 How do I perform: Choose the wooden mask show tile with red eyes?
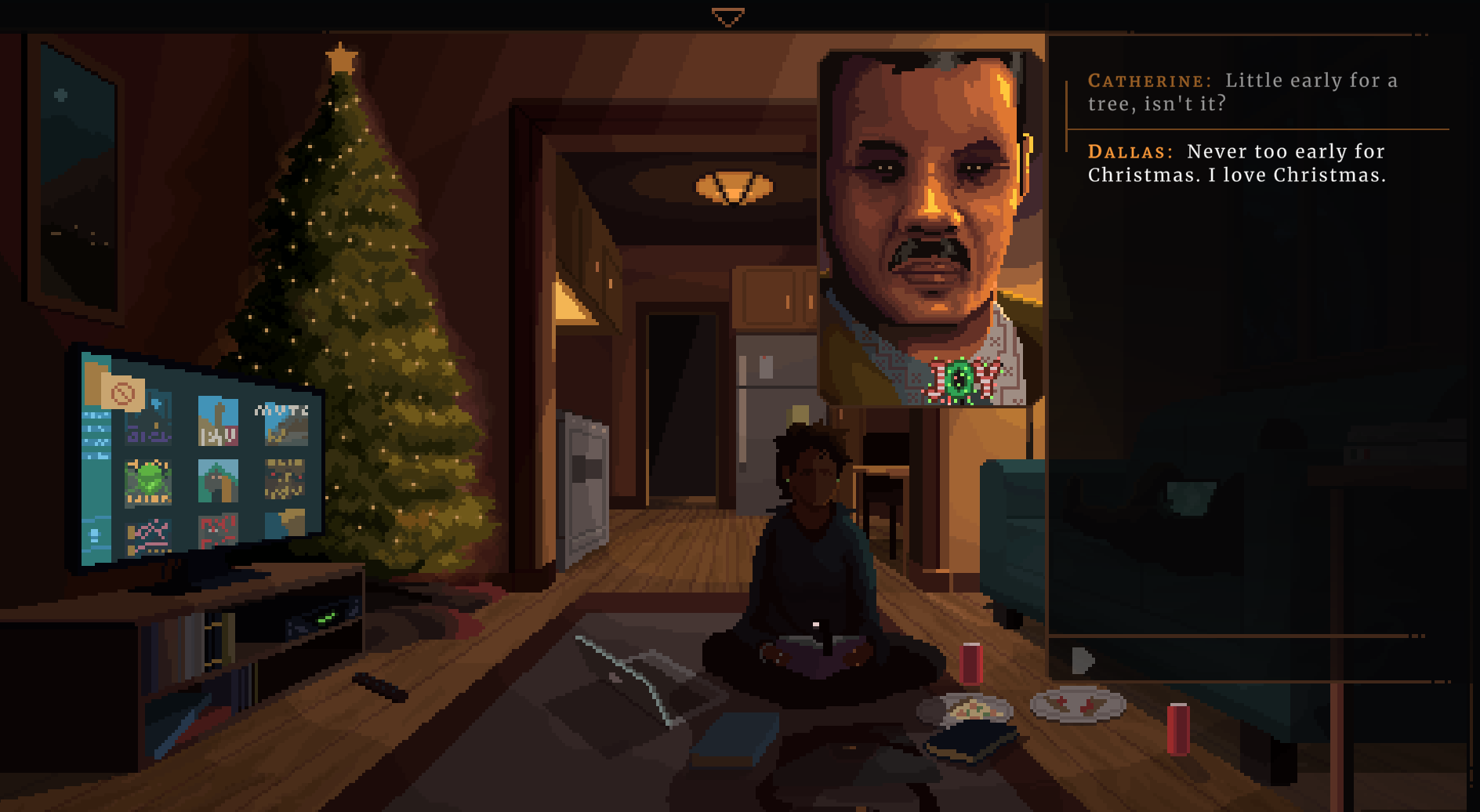tap(284, 480)
